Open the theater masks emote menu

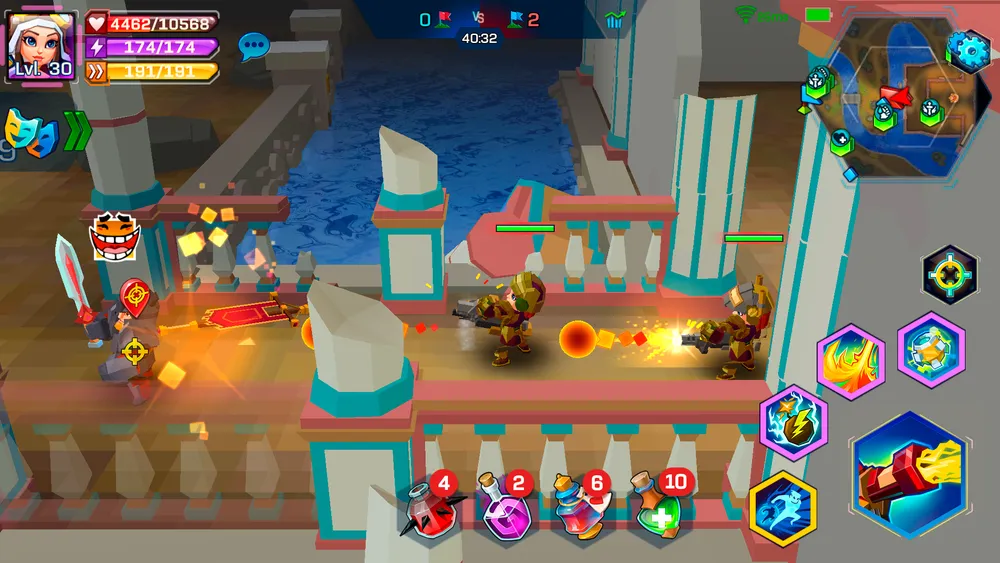26,132
